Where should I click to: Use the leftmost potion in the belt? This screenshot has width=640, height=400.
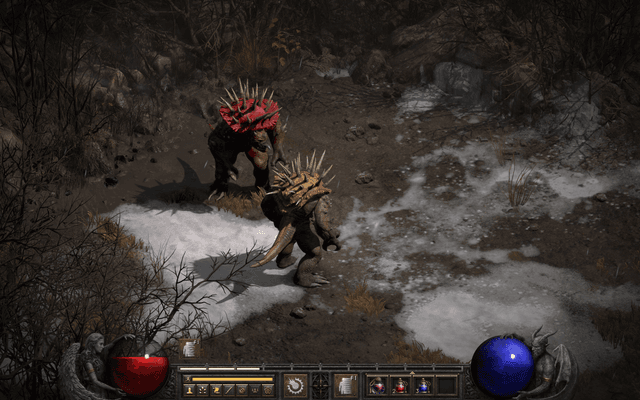tap(378, 386)
